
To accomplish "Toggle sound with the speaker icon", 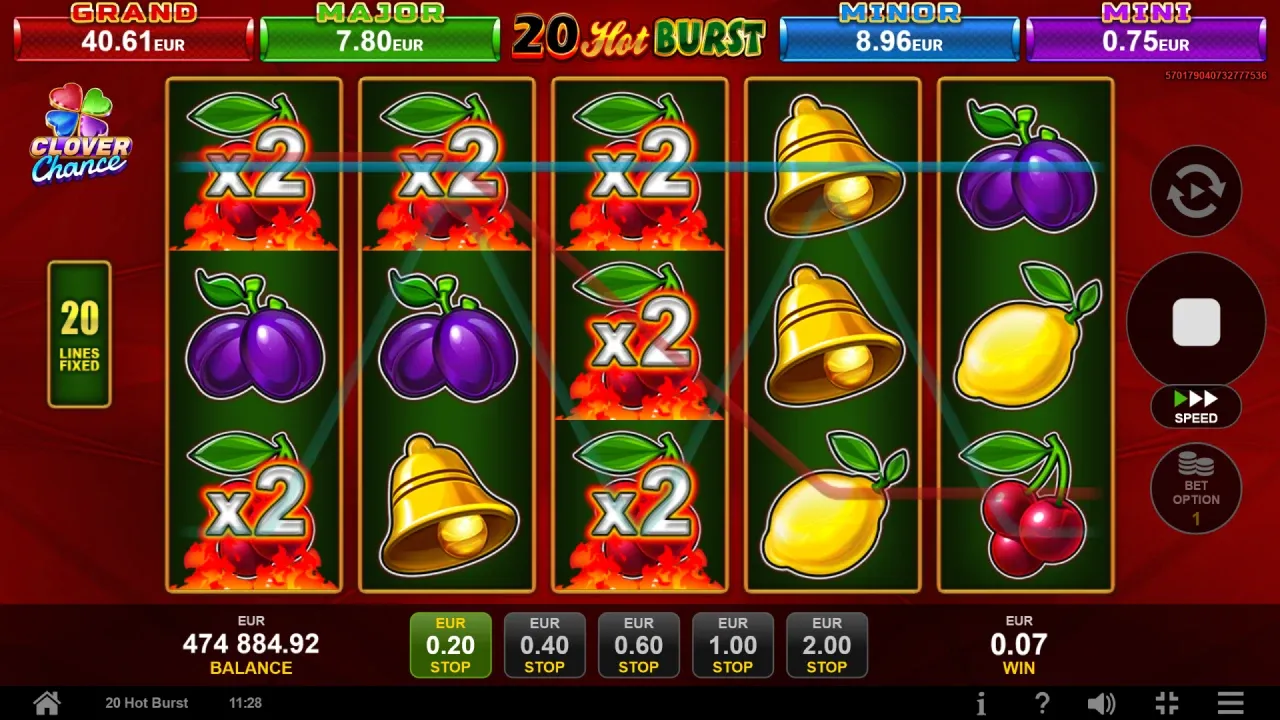I will click(1101, 703).
